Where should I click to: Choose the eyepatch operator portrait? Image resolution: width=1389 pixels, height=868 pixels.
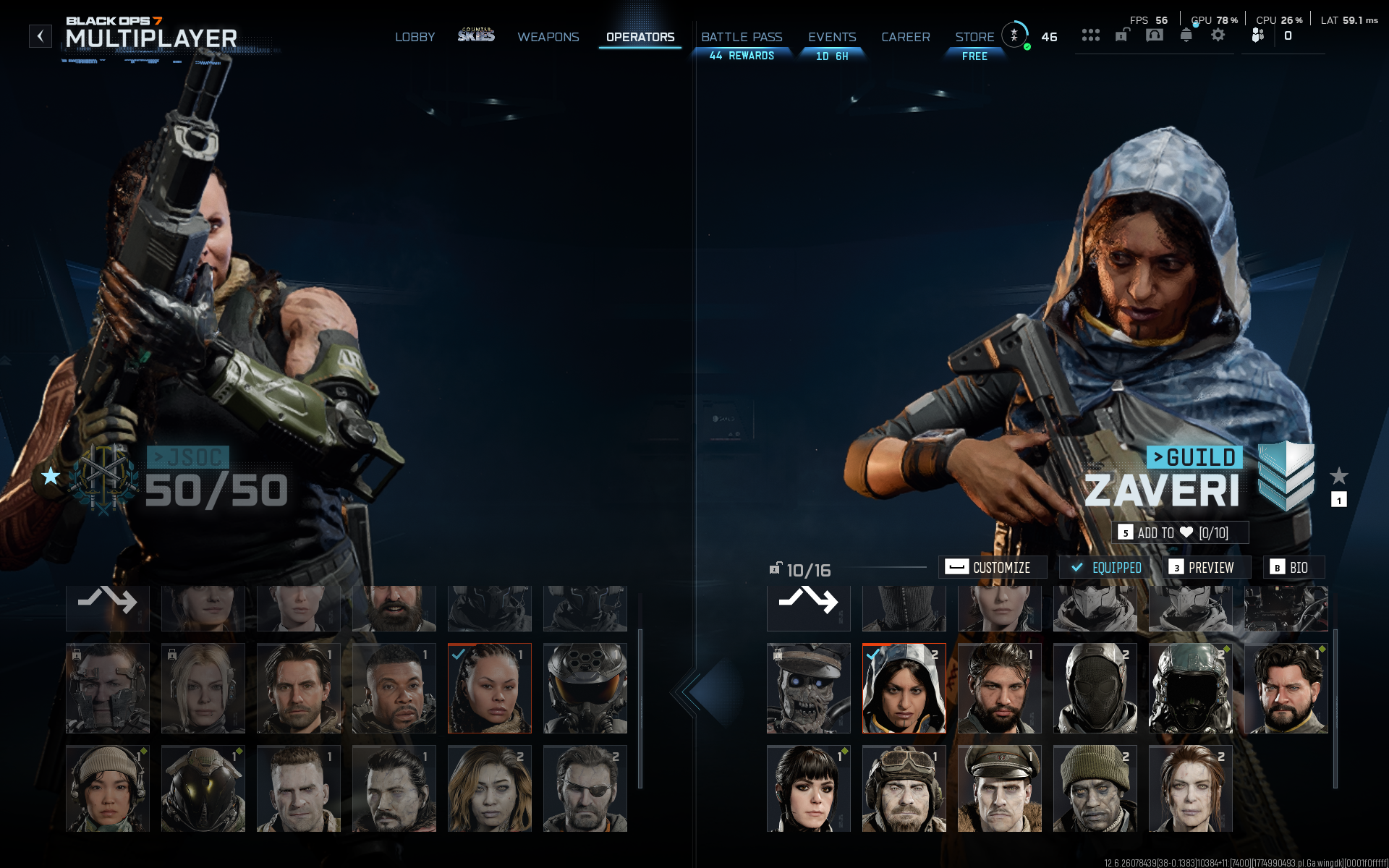pyautogui.click(x=585, y=788)
